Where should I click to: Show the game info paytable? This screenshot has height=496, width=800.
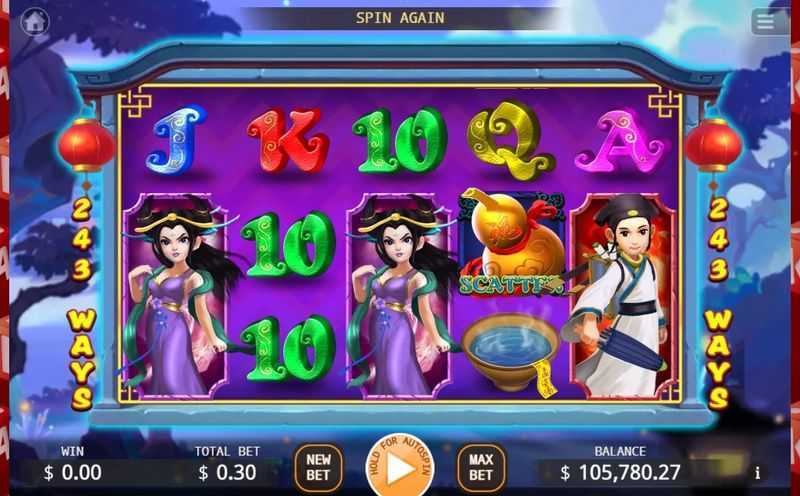757,472
